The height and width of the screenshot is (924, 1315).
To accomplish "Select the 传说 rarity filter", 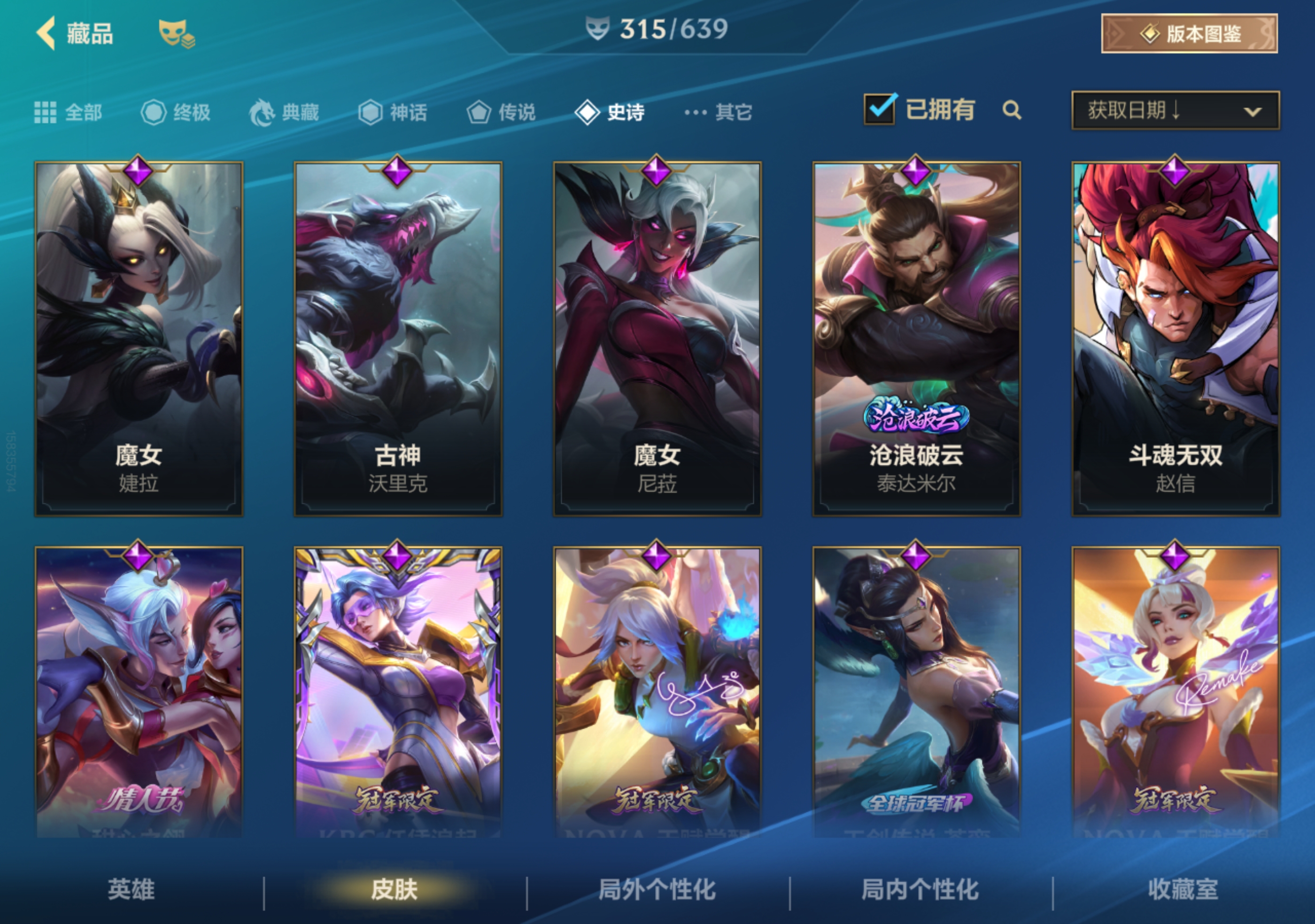I will pos(501,112).
